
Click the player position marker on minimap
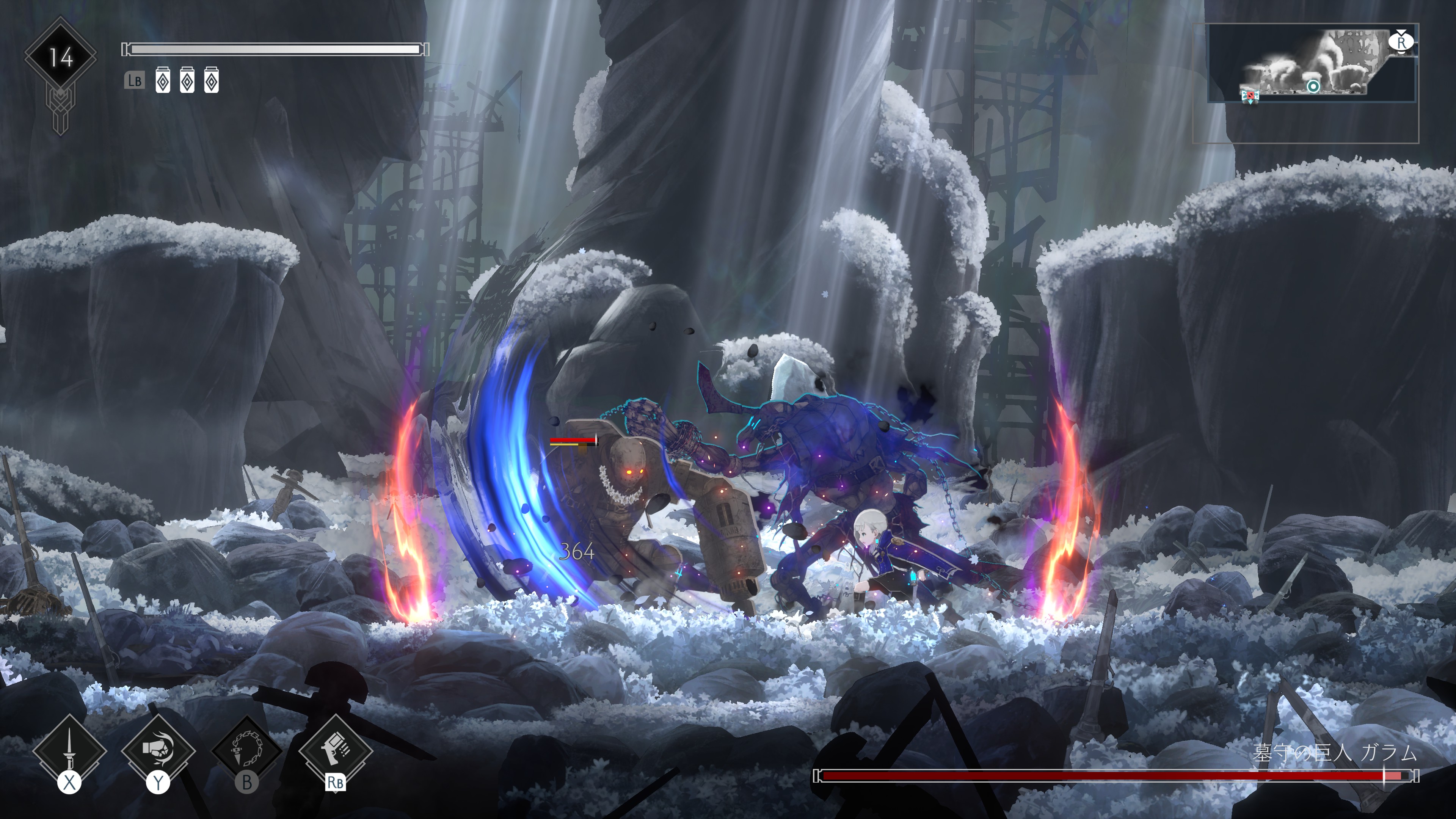click(x=1313, y=86)
